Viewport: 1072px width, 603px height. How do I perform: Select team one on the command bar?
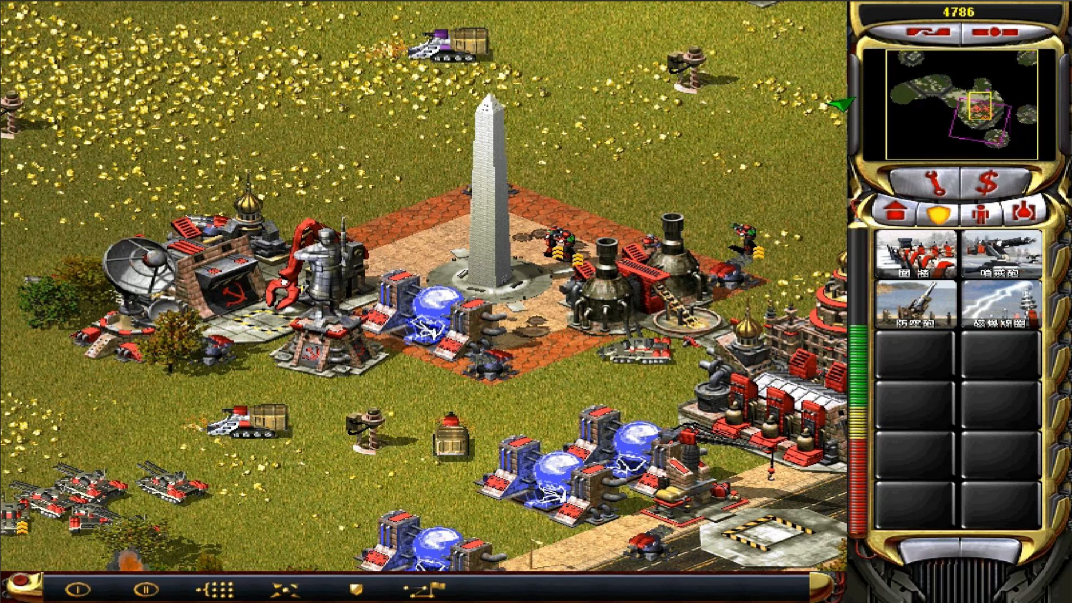(77, 589)
